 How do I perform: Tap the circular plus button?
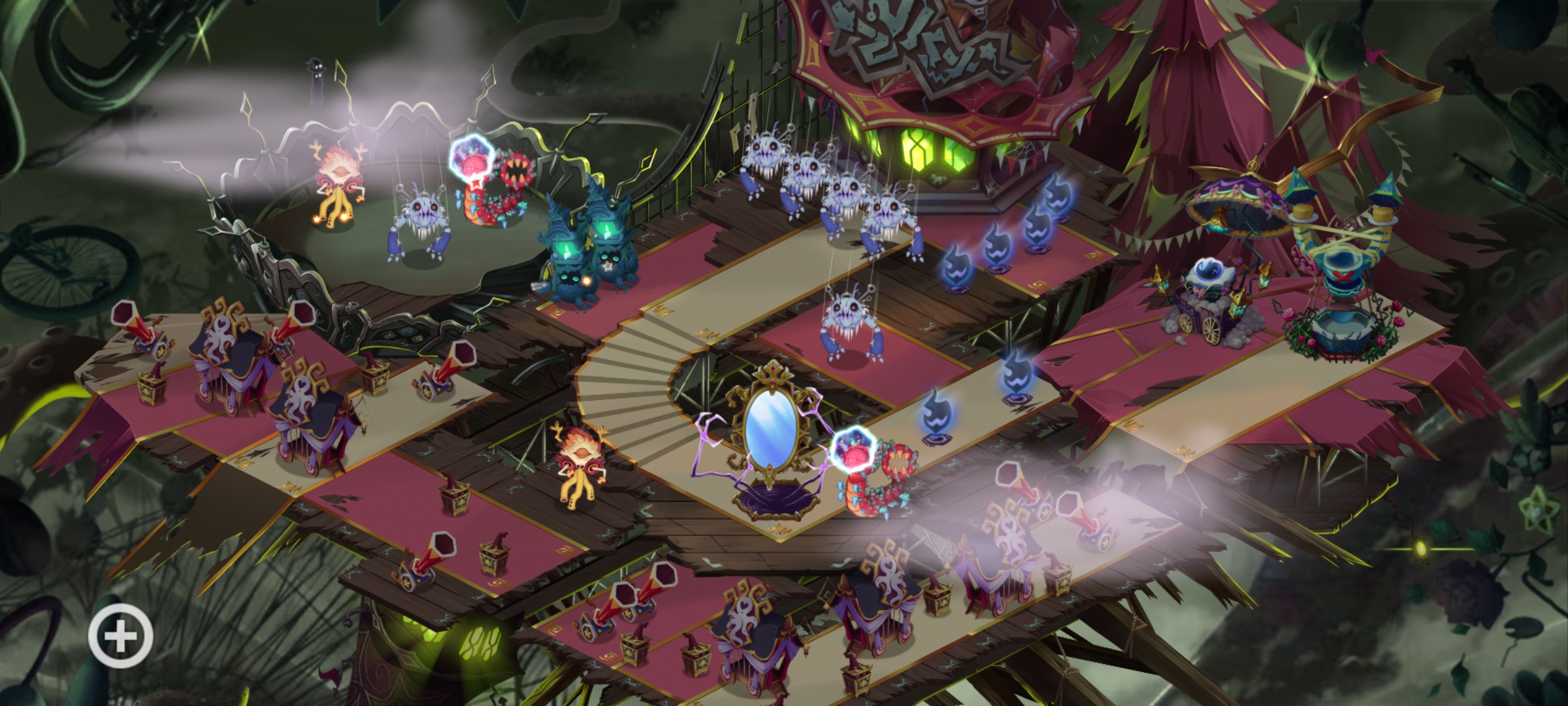121,636
